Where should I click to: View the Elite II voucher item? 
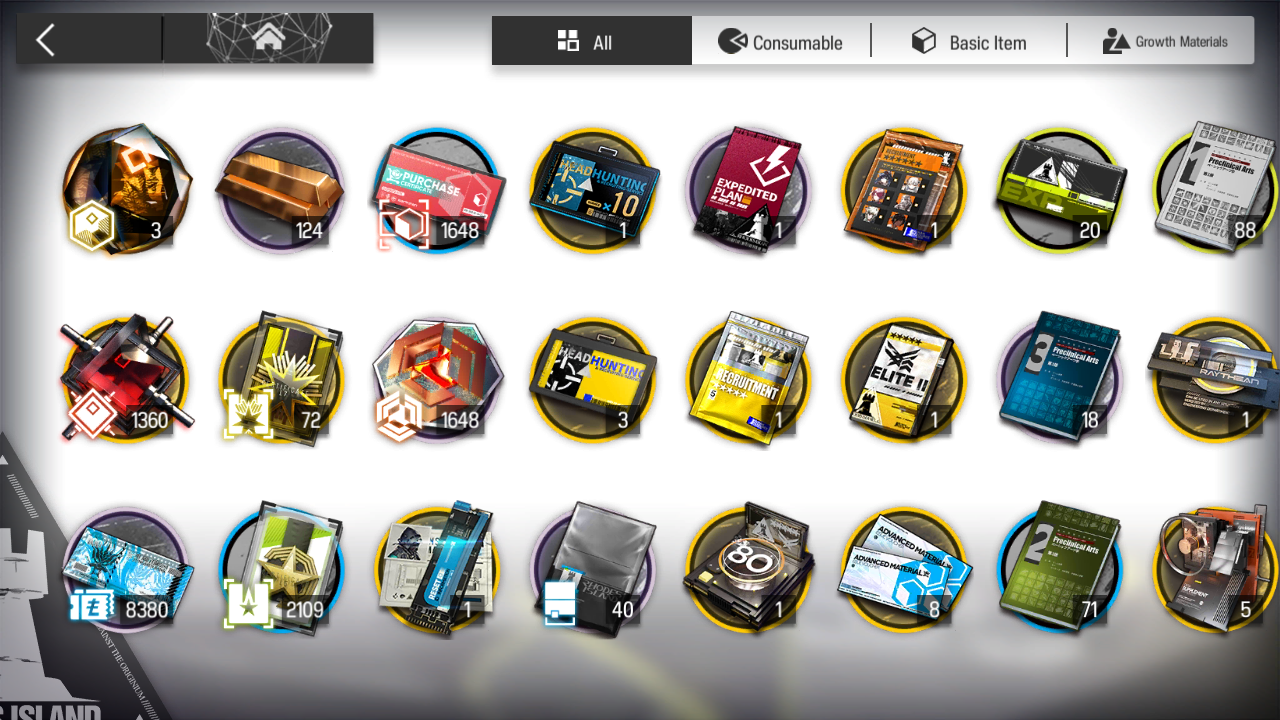tap(906, 380)
